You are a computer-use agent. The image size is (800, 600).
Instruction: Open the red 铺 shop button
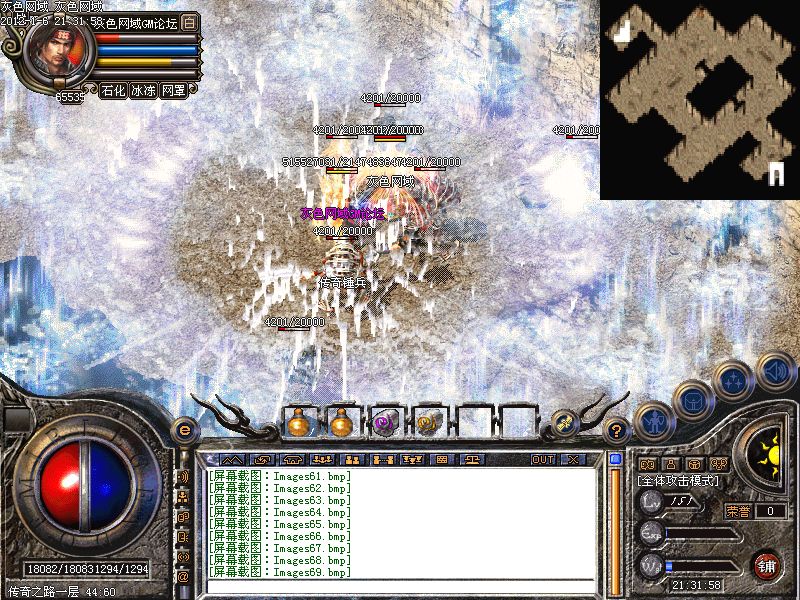point(768,564)
